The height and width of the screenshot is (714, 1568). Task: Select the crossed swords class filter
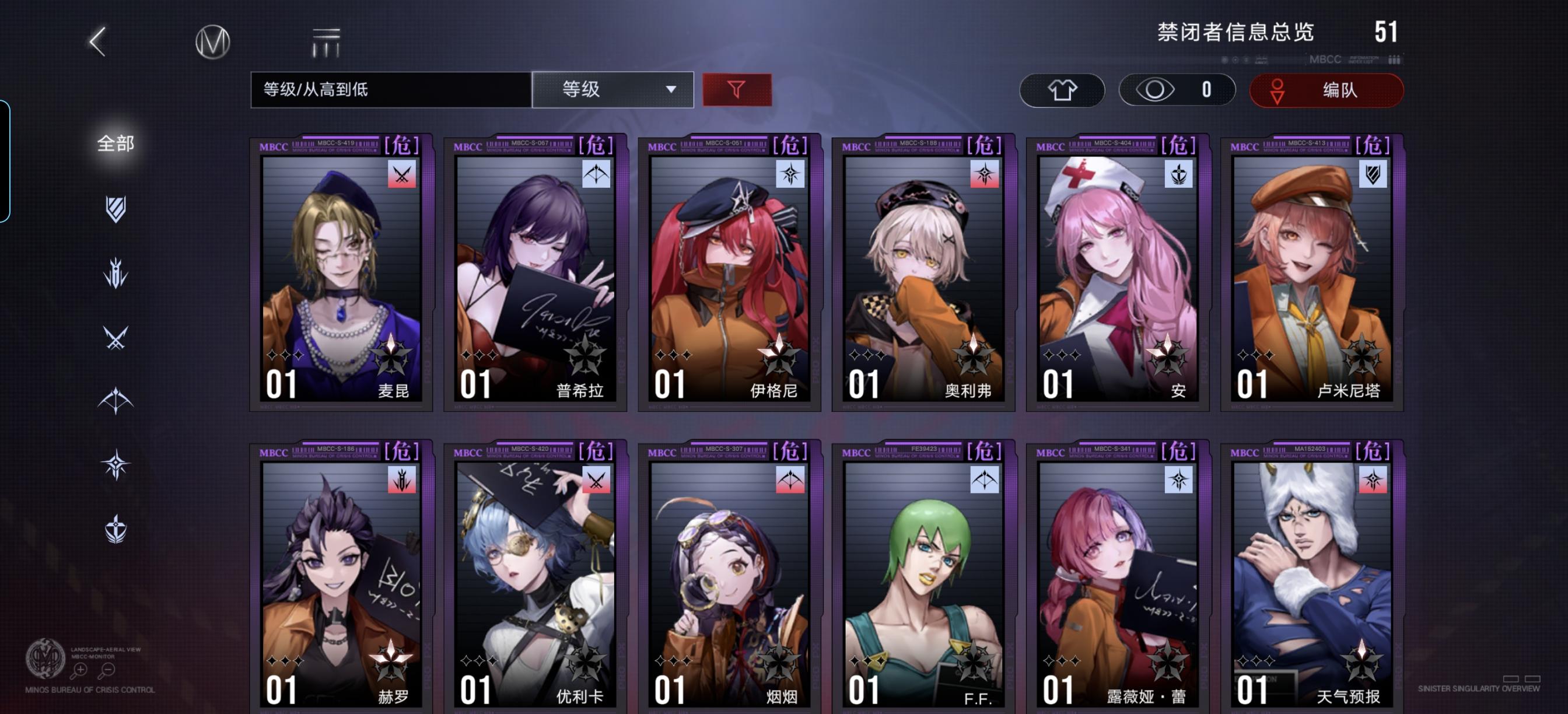(116, 338)
